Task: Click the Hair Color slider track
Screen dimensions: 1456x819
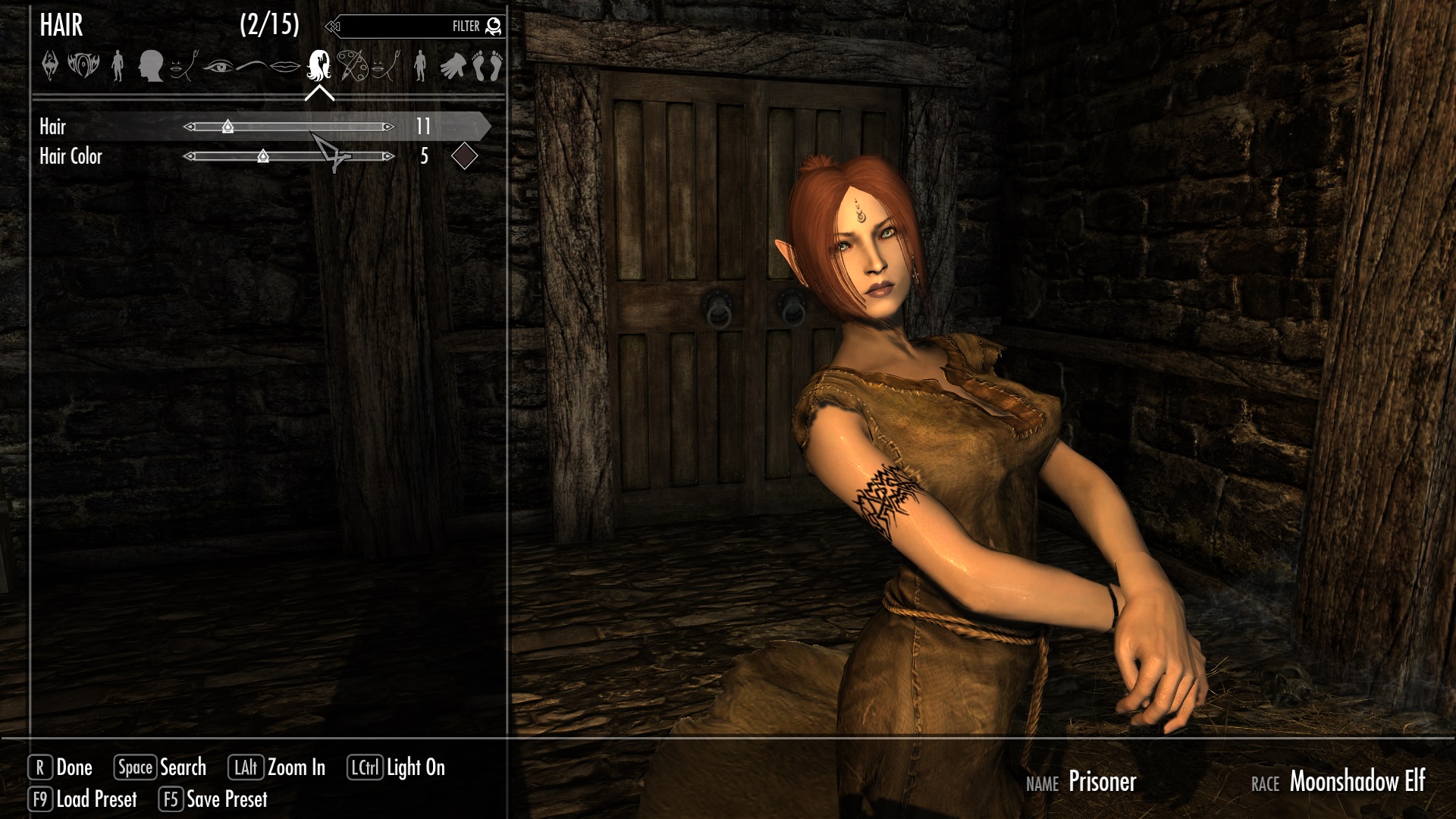Action: (318, 156)
